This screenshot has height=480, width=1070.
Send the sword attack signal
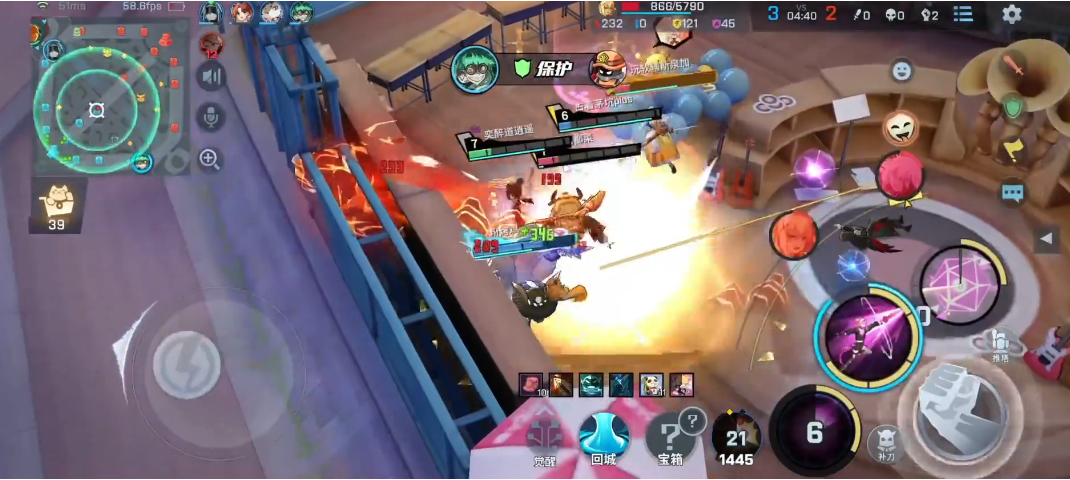(1014, 67)
